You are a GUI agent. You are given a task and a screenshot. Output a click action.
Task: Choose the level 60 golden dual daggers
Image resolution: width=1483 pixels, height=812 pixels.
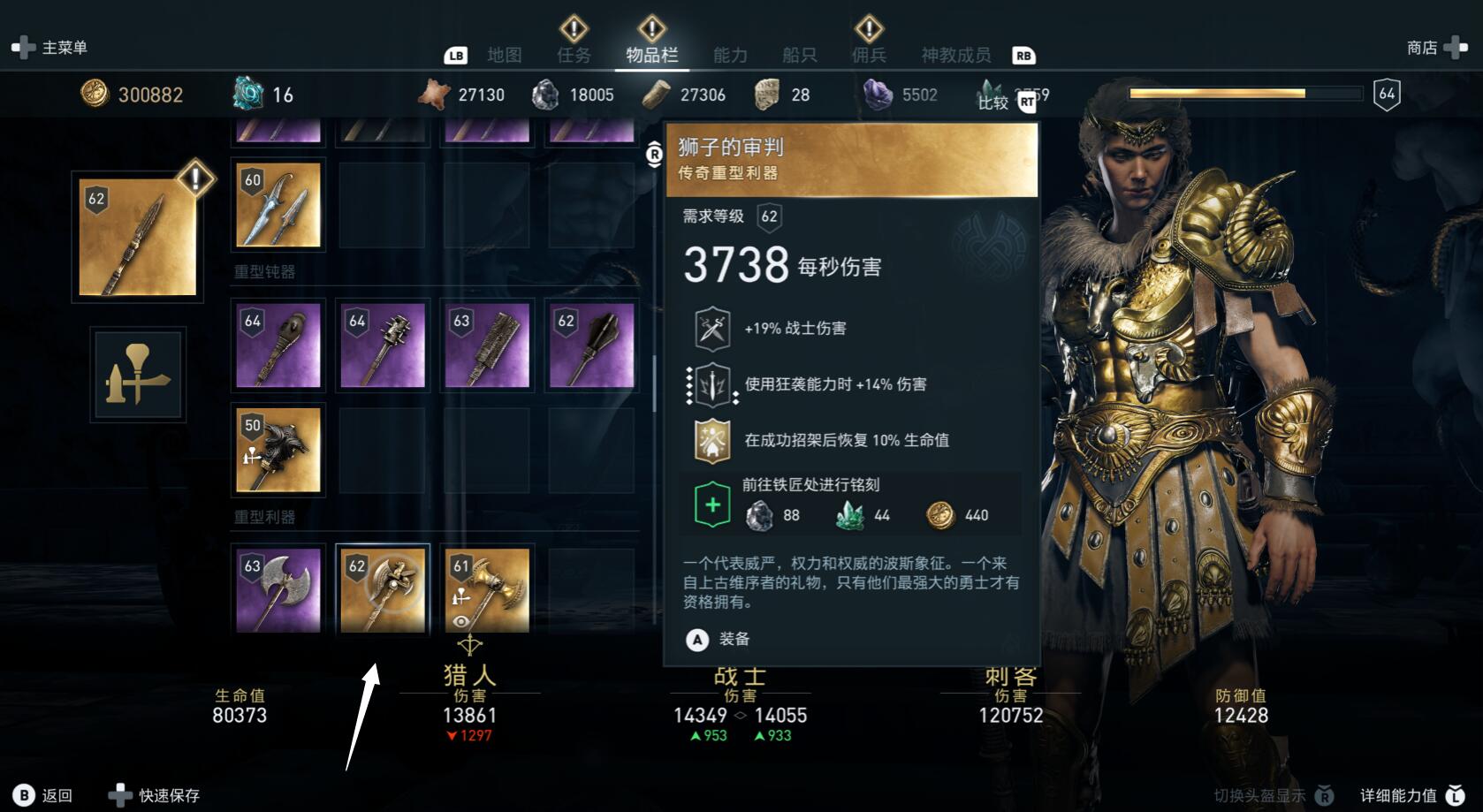pyautogui.click(x=278, y=205)
